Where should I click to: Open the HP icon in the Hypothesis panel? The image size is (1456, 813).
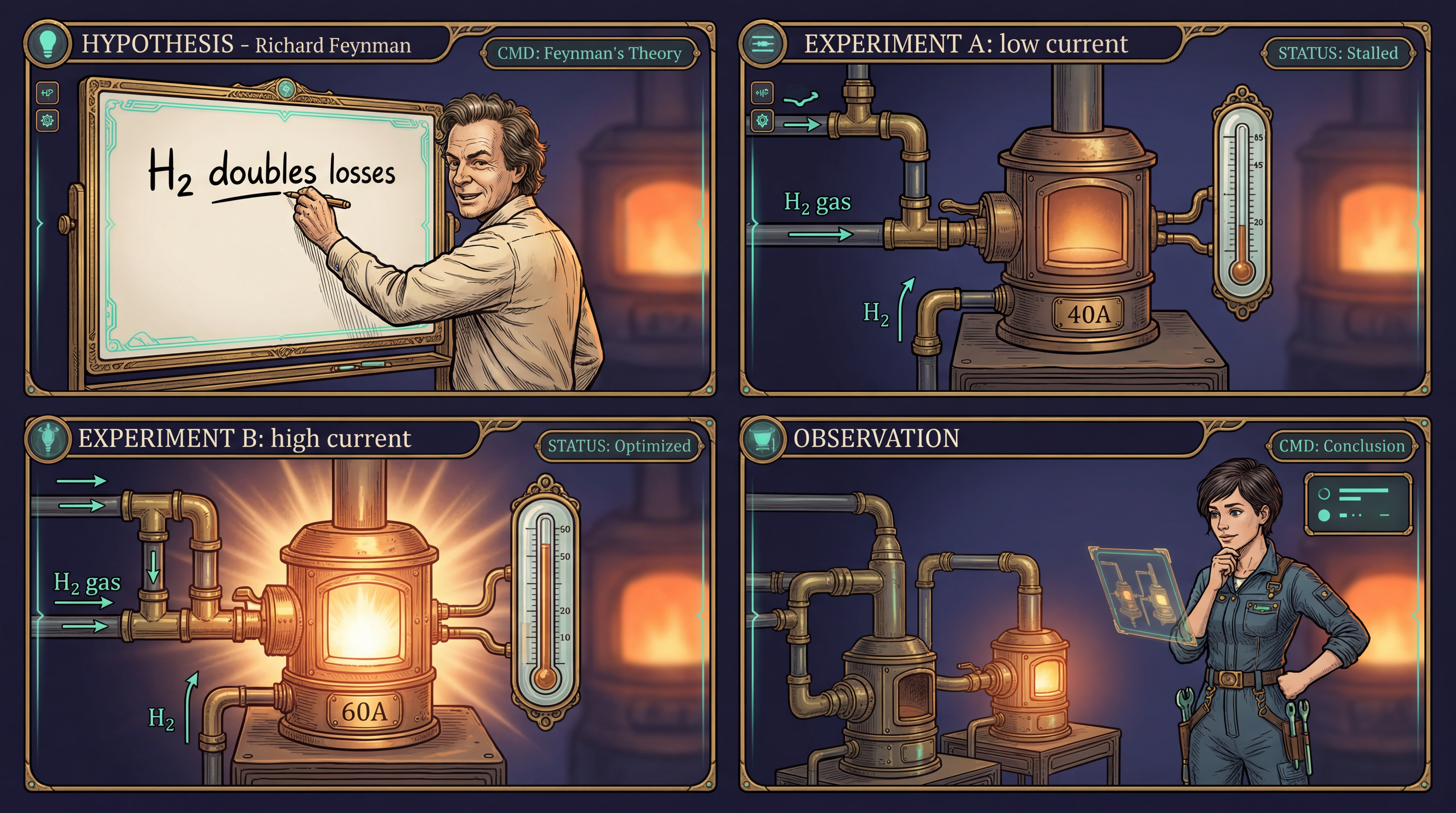47,93
